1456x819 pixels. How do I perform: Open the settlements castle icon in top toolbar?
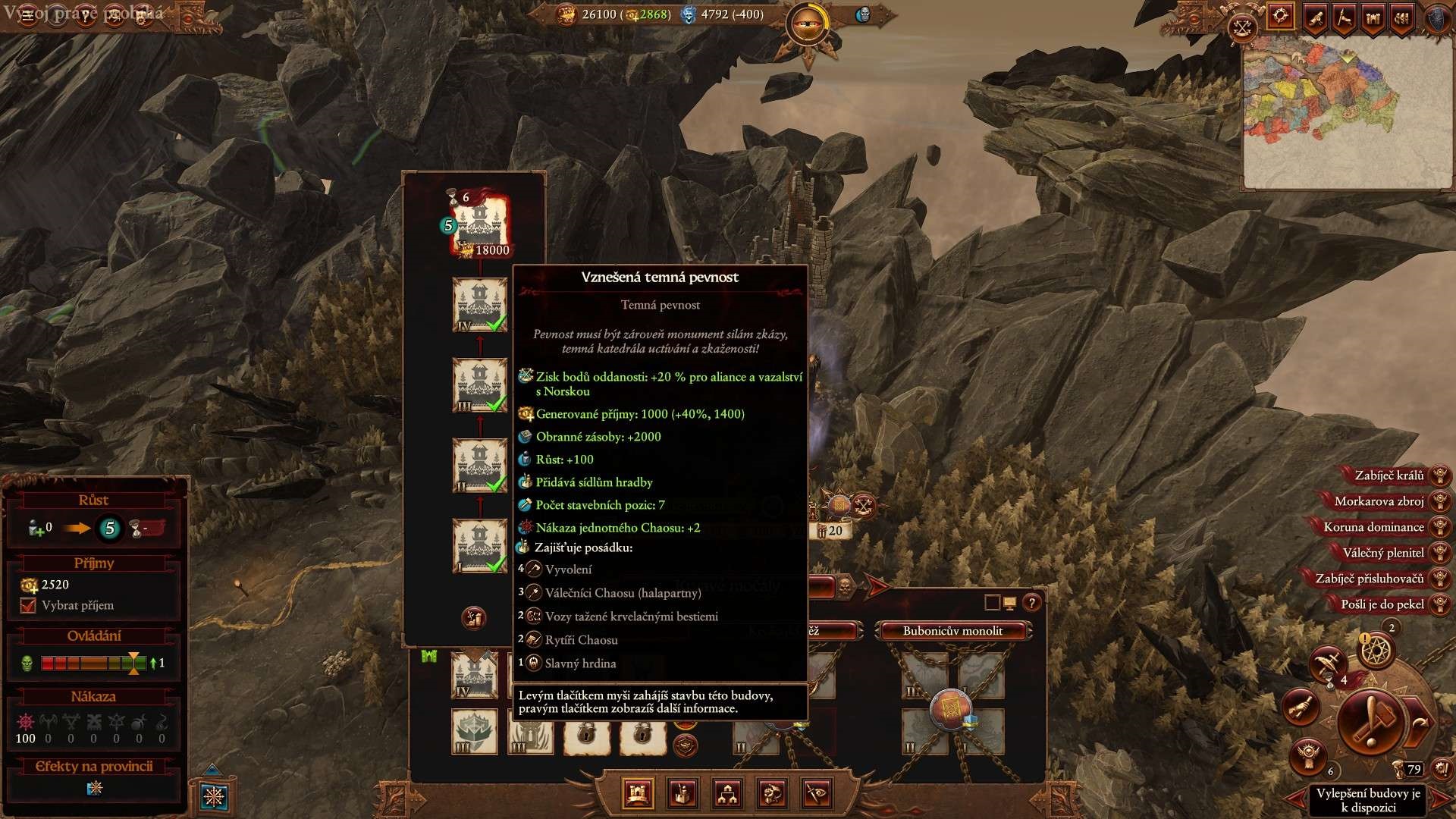click(1373, 19)
